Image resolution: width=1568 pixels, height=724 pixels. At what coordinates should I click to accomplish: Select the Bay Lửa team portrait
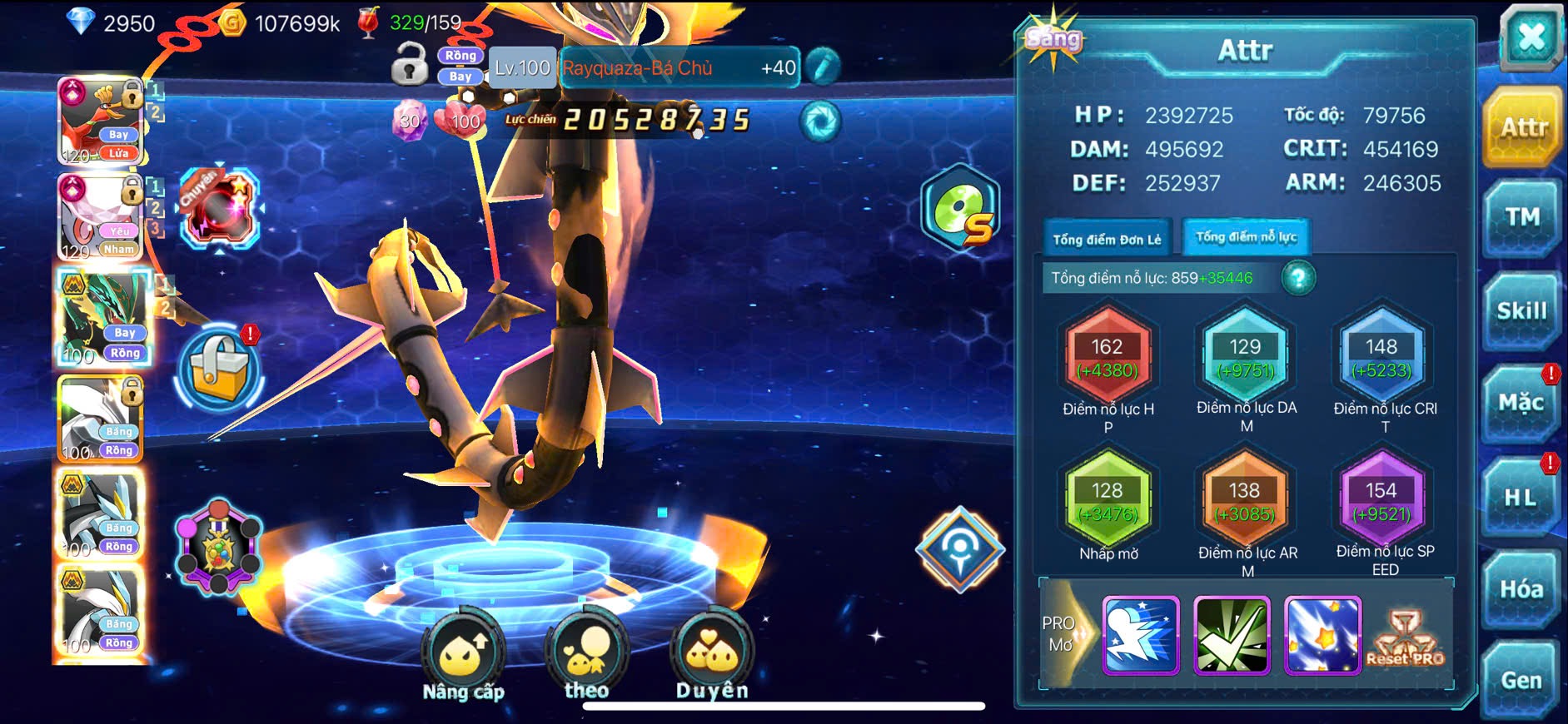coord(101,121)
